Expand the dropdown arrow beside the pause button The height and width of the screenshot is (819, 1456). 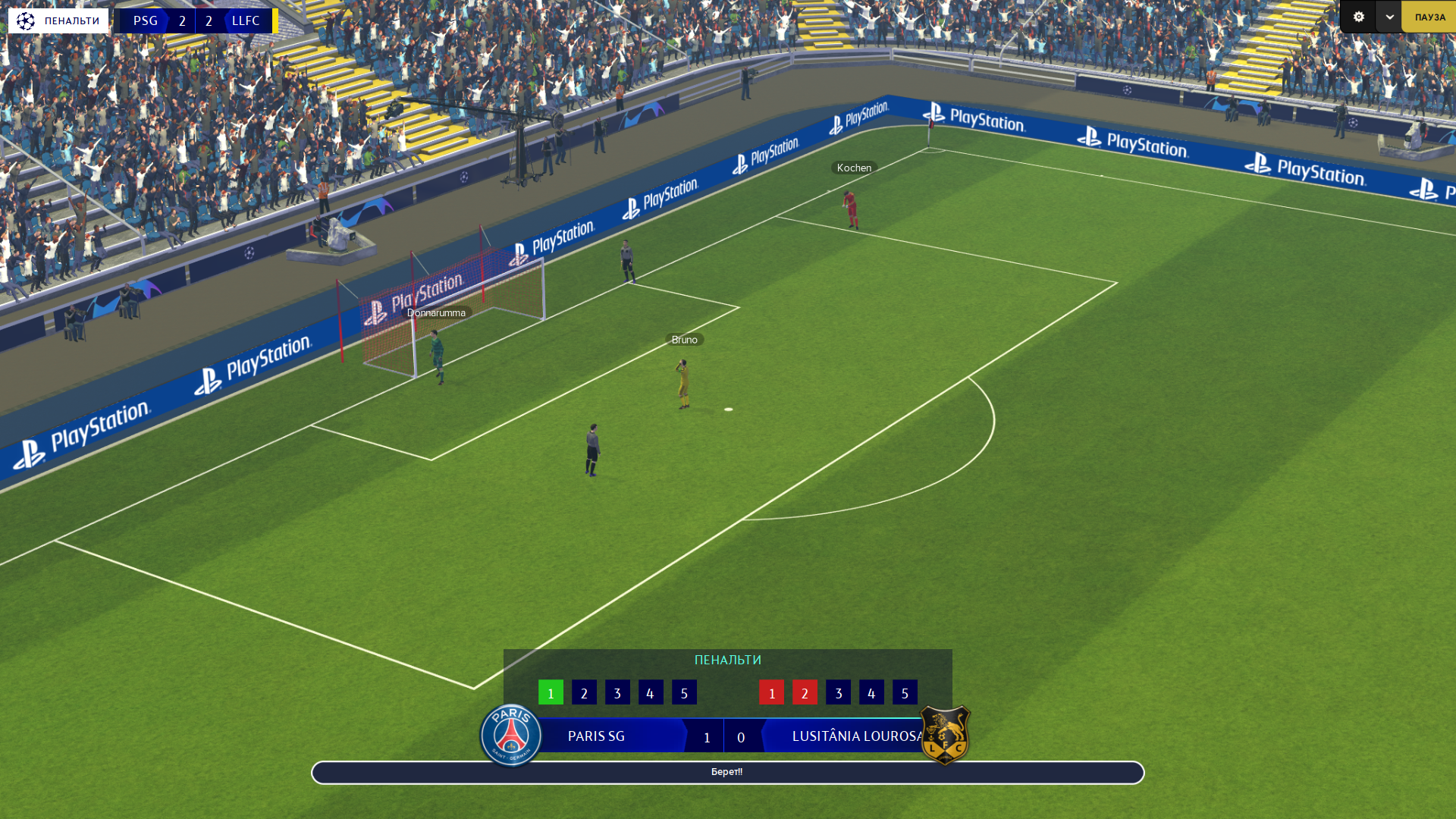[1389, 17]
